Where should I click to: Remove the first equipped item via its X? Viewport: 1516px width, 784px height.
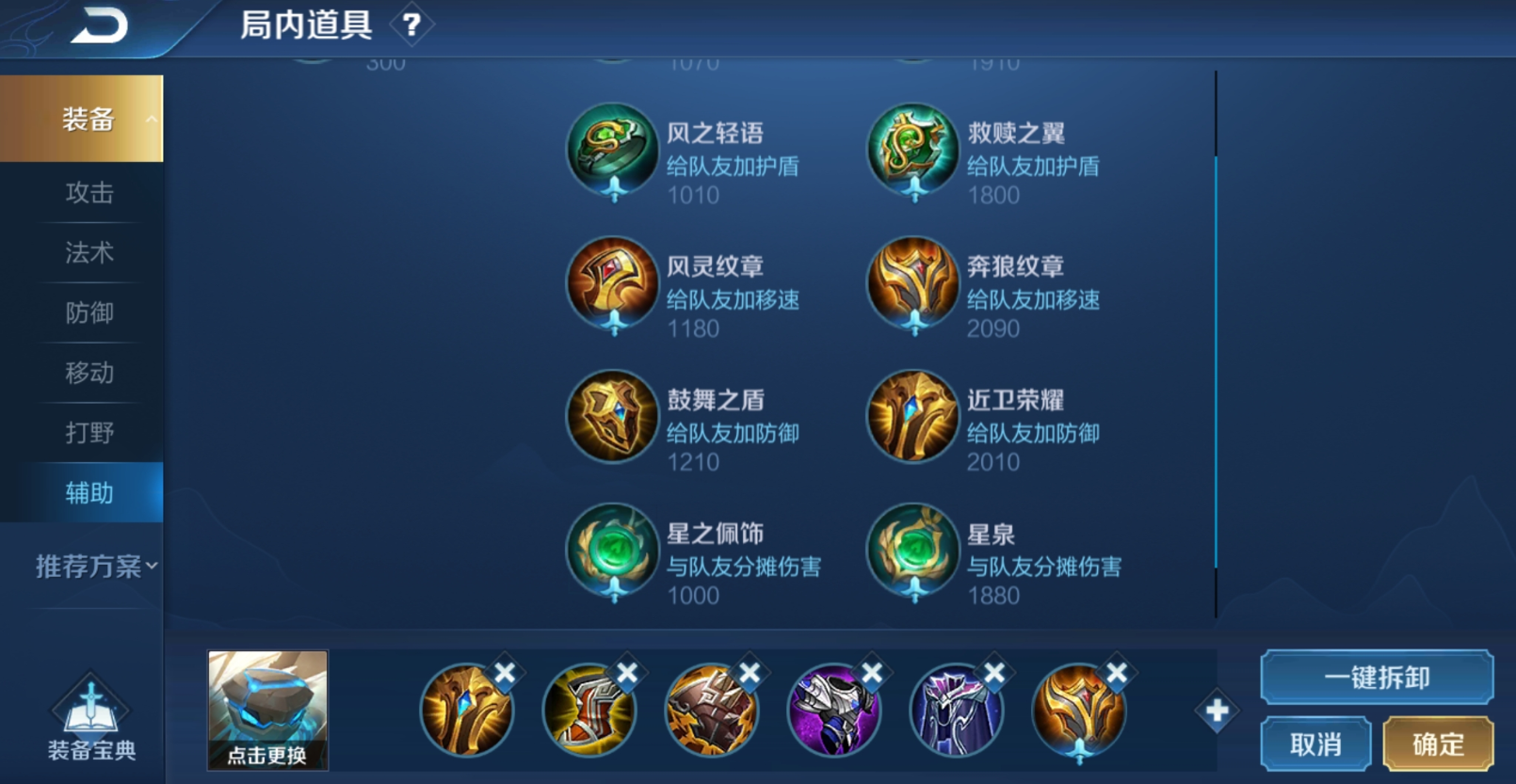pyautogui.click(x=506, y=672)
